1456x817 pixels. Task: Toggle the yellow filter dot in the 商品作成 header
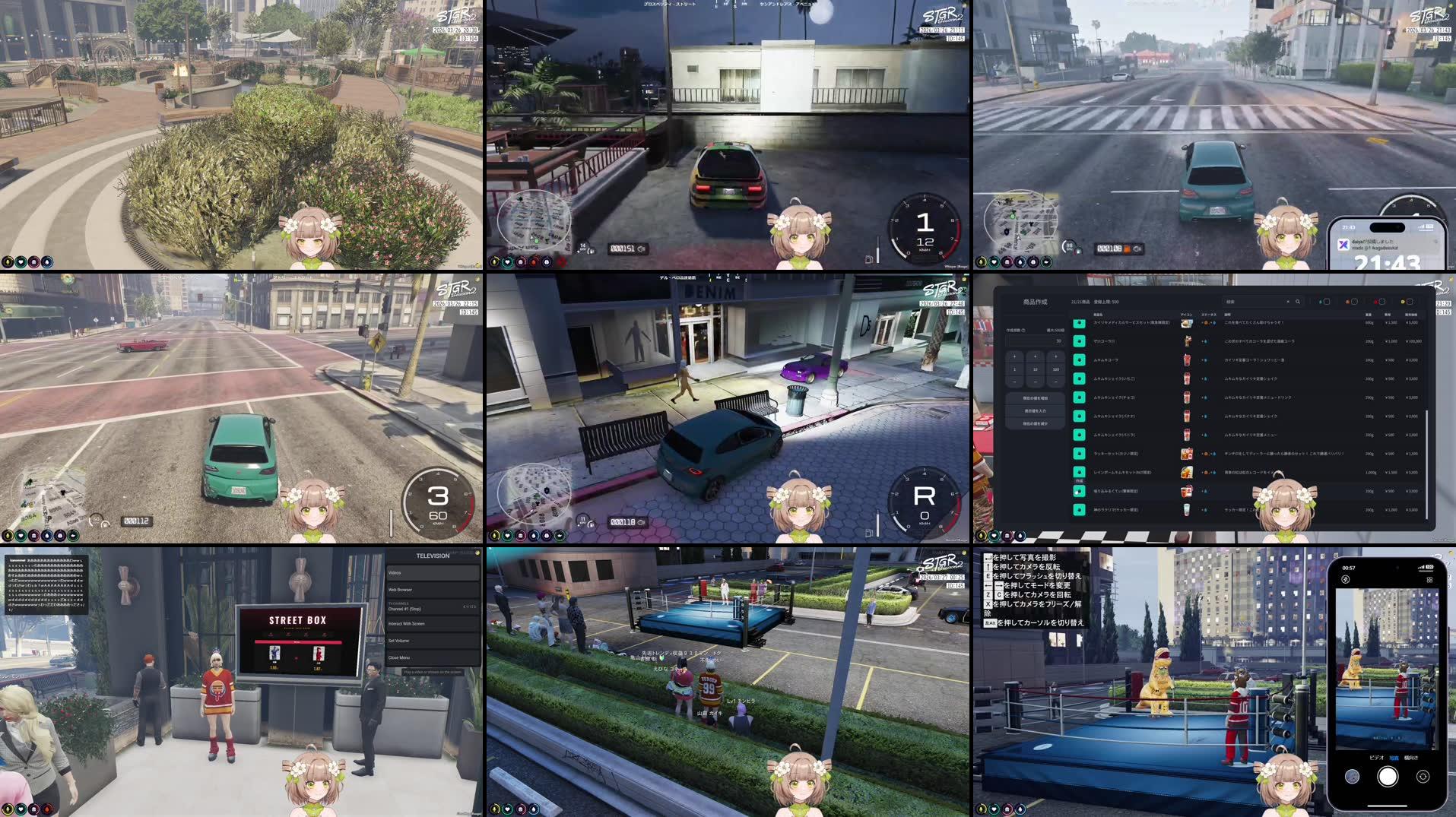[1403, 302]
